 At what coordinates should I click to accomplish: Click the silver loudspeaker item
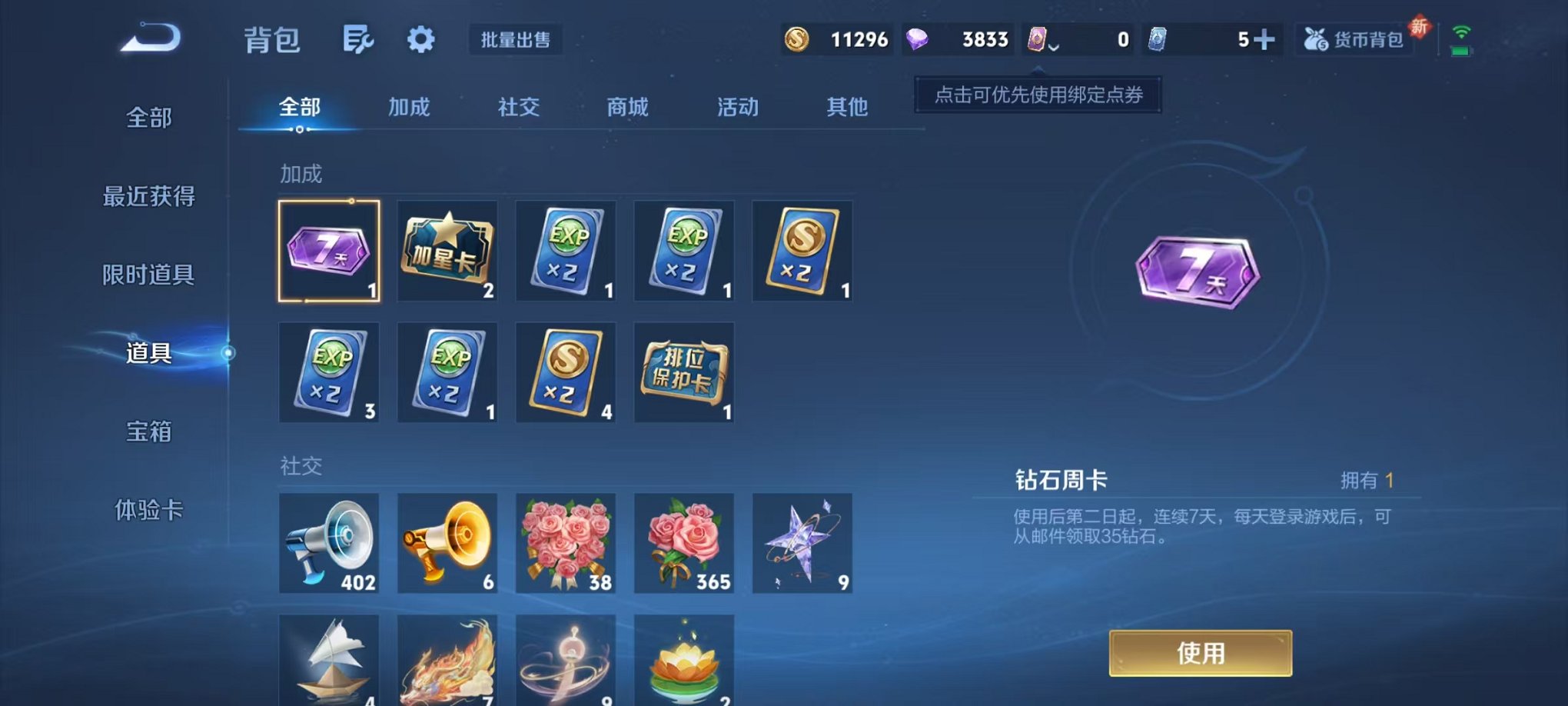pyautogui.click(x=329, y=544)
